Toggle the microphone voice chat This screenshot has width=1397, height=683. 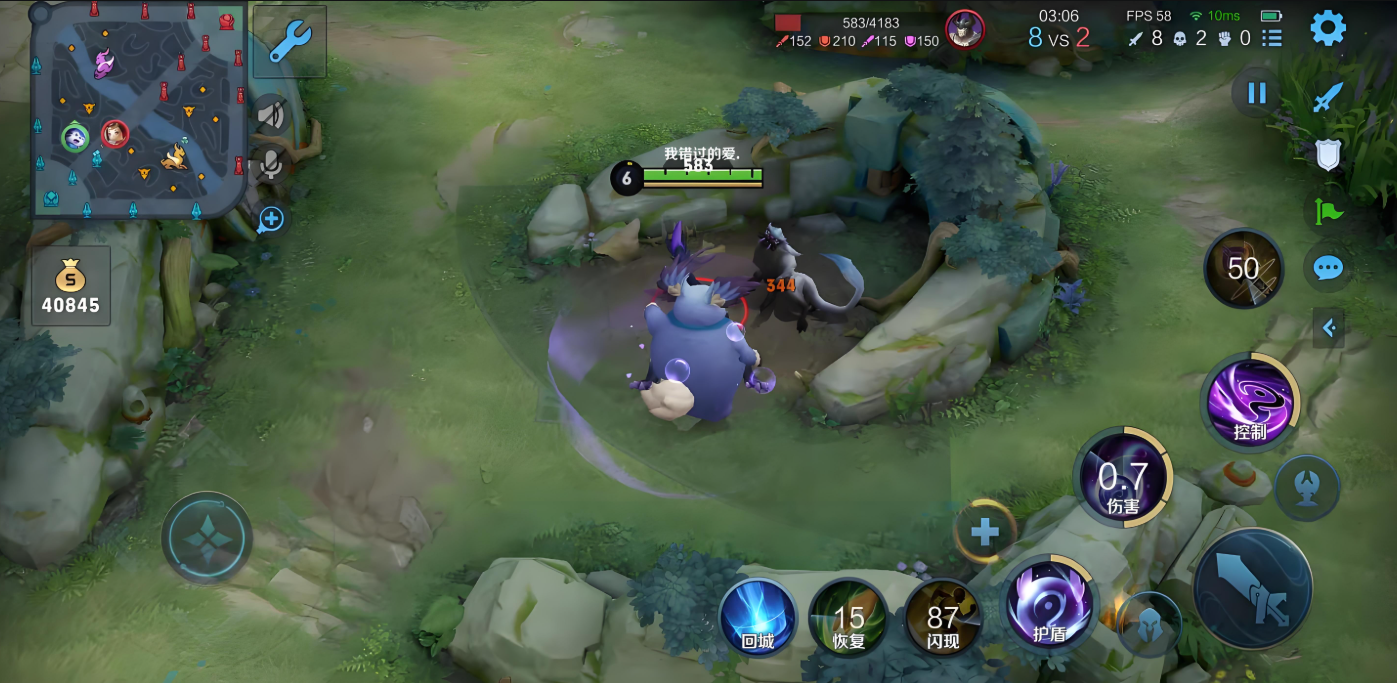click(x=270, y=165)
